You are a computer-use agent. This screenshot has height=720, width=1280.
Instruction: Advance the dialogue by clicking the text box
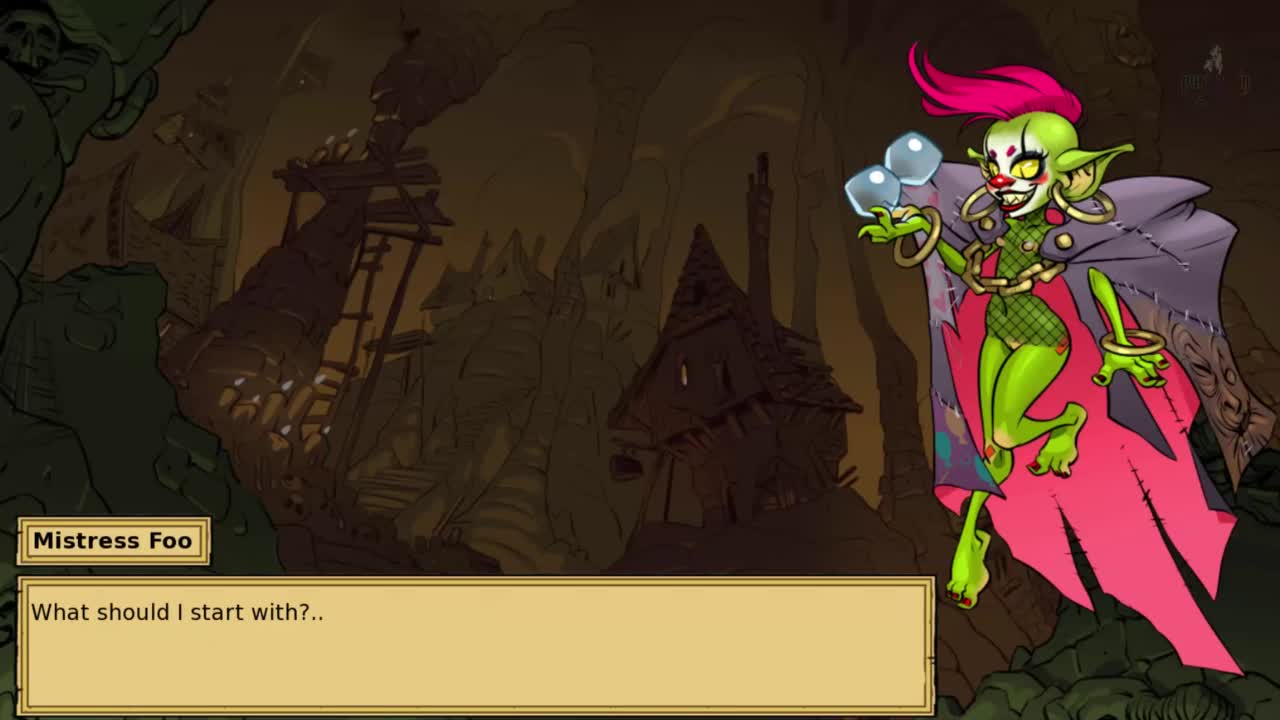click(x=476, y=645)
